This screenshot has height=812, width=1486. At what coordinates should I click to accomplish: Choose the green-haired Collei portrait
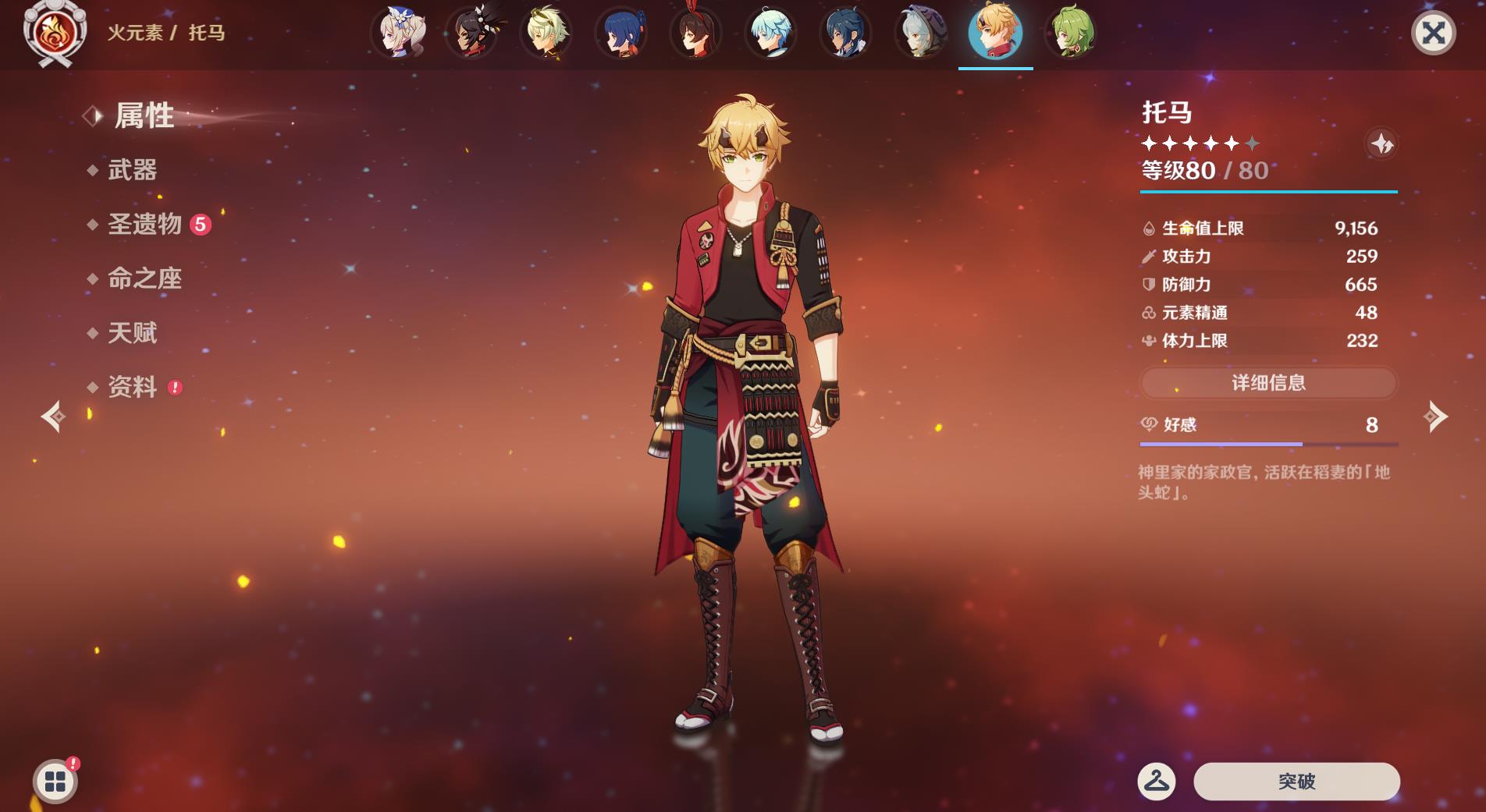1071,34
